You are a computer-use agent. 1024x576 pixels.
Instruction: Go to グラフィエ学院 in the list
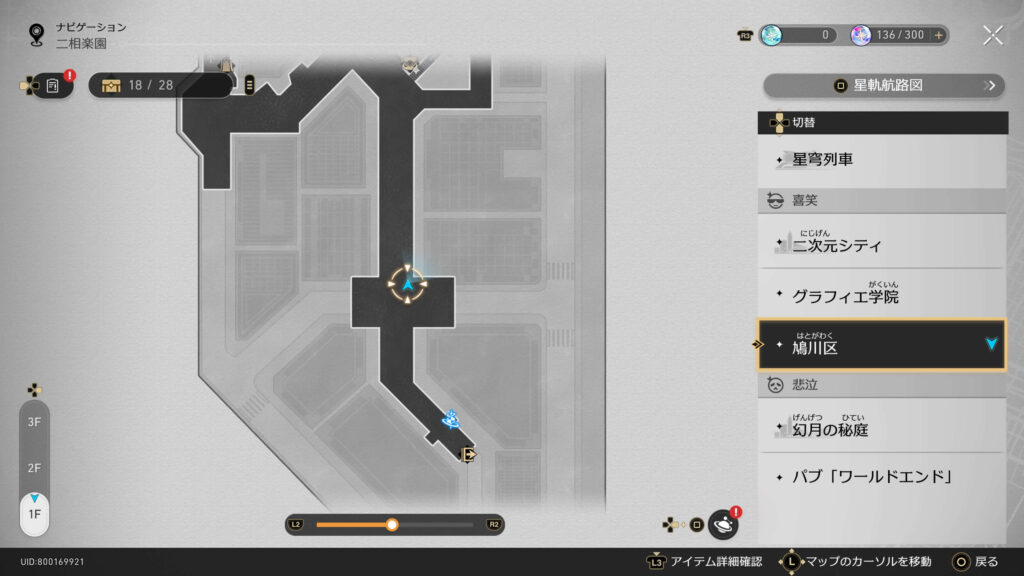[x=882, y=296]
